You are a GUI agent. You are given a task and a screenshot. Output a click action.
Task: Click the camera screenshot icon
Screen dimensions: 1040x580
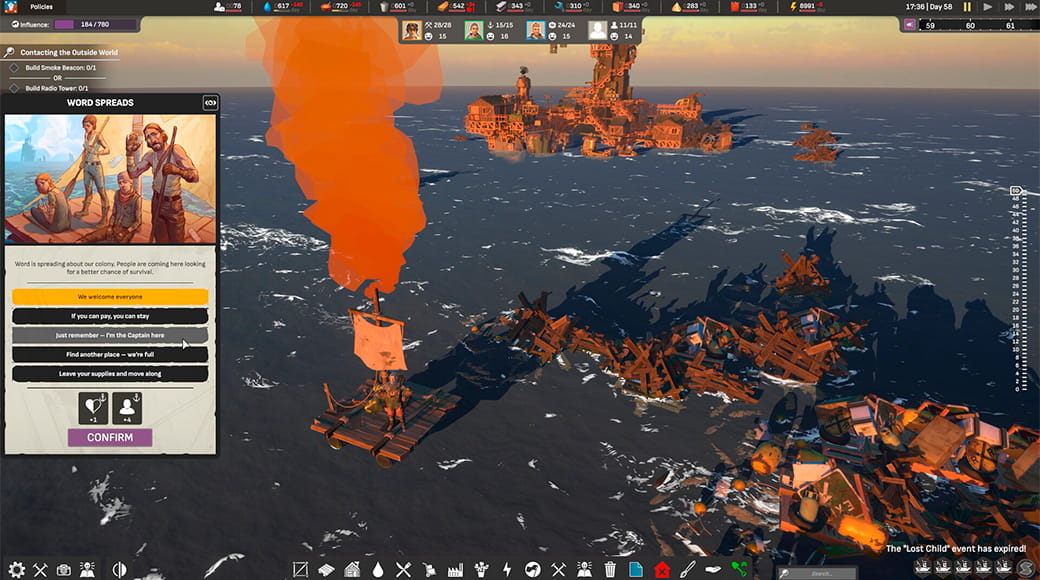click(x=64, y=570)
